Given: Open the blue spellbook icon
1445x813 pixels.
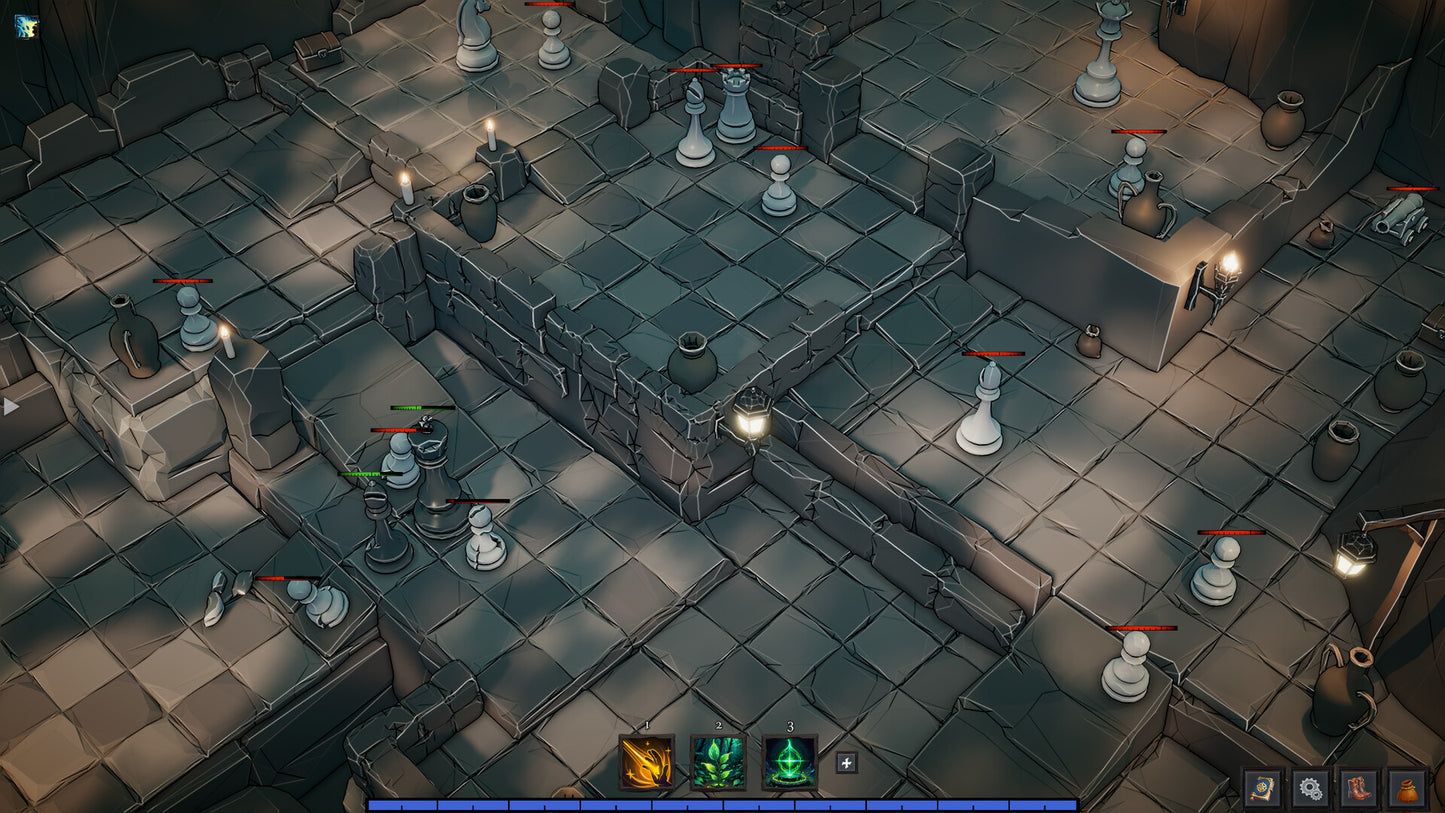Looking at the screenshot, I should 1262,788.
